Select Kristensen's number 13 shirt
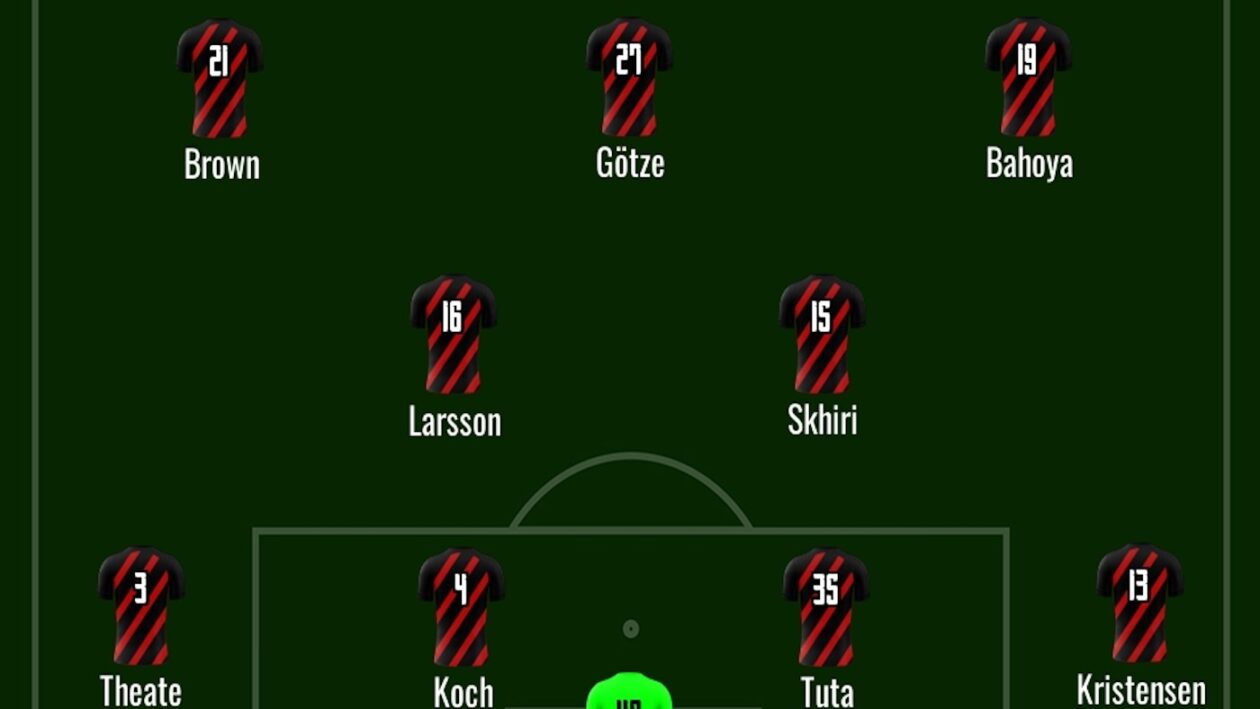 pos(1140,603)
